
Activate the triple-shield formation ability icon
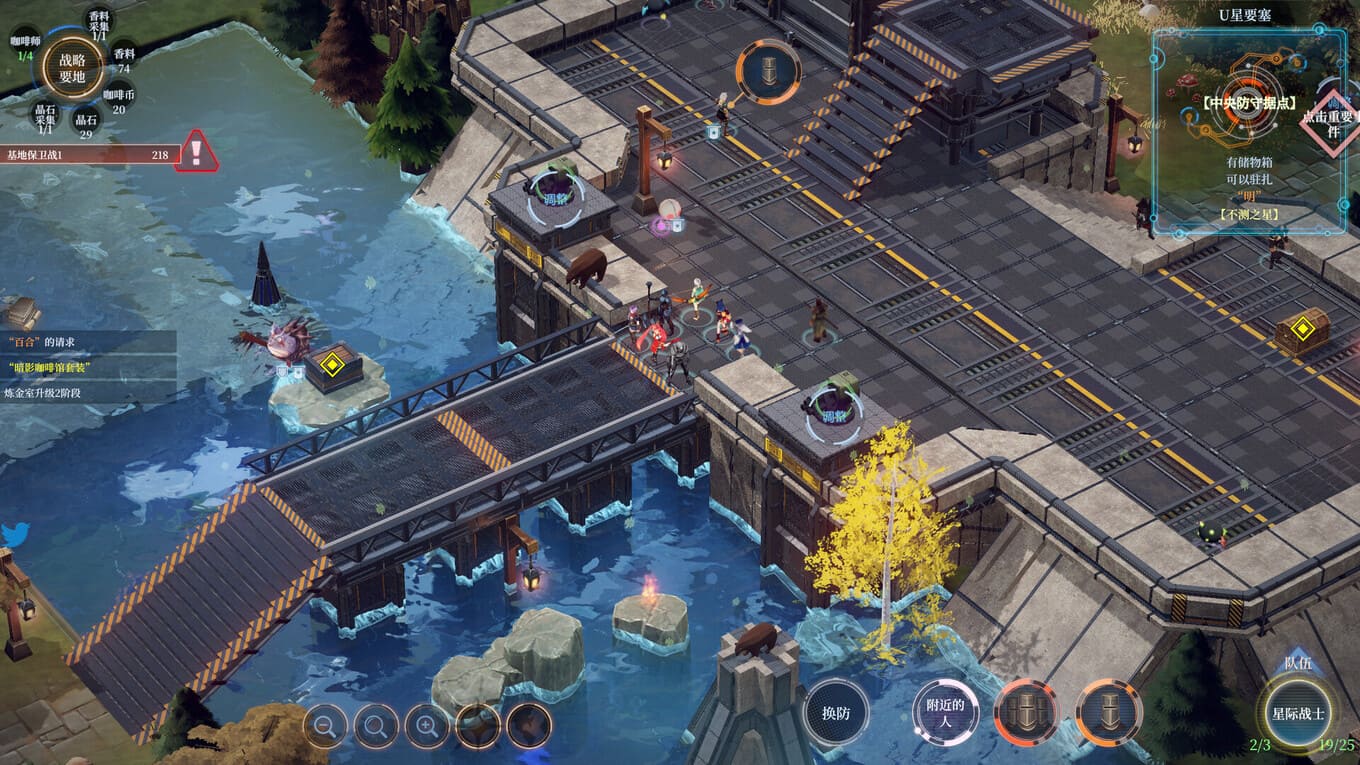click(1026, 712)
